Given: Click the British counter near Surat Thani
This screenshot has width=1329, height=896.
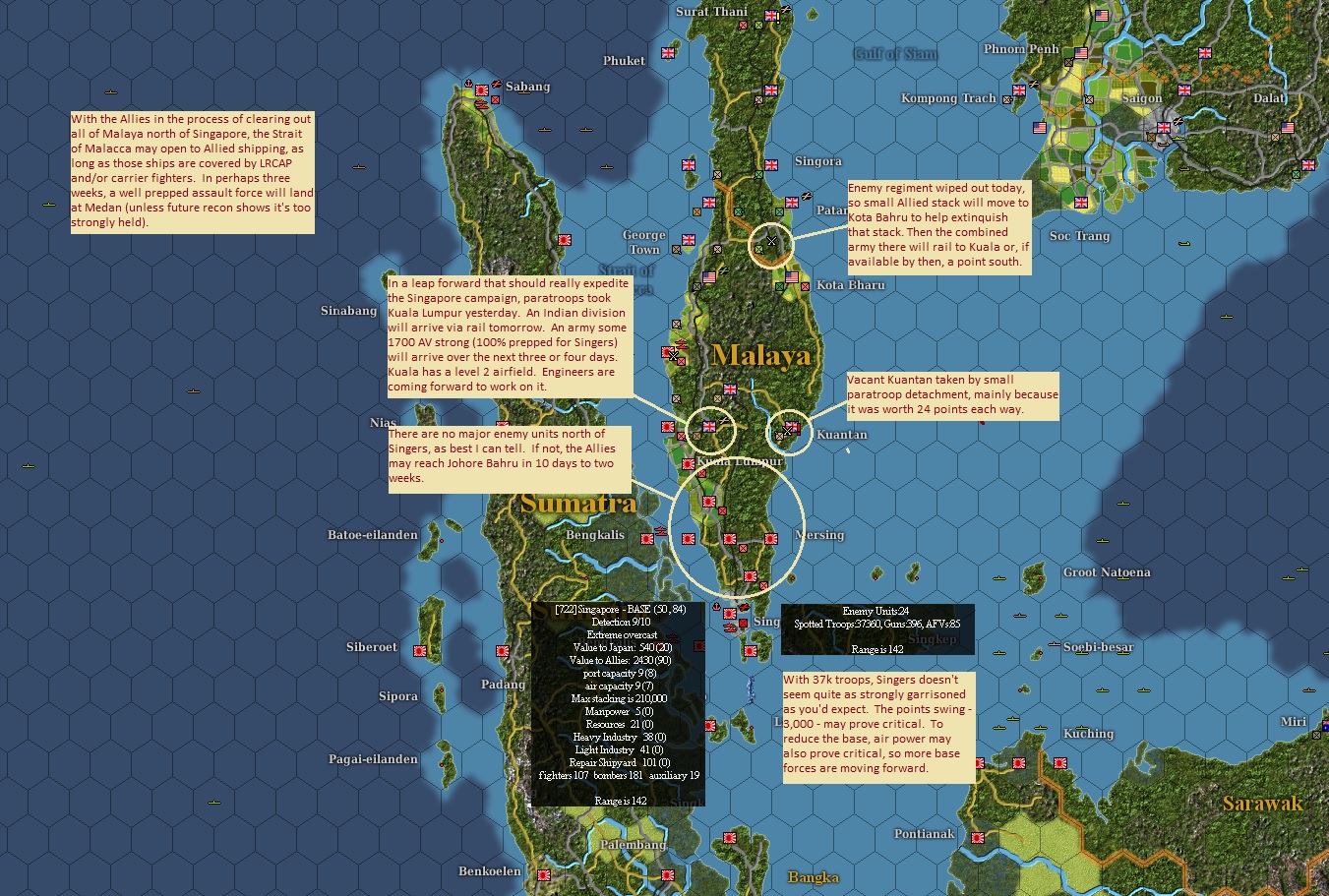Looking at the screenshot, I should 771,16.
